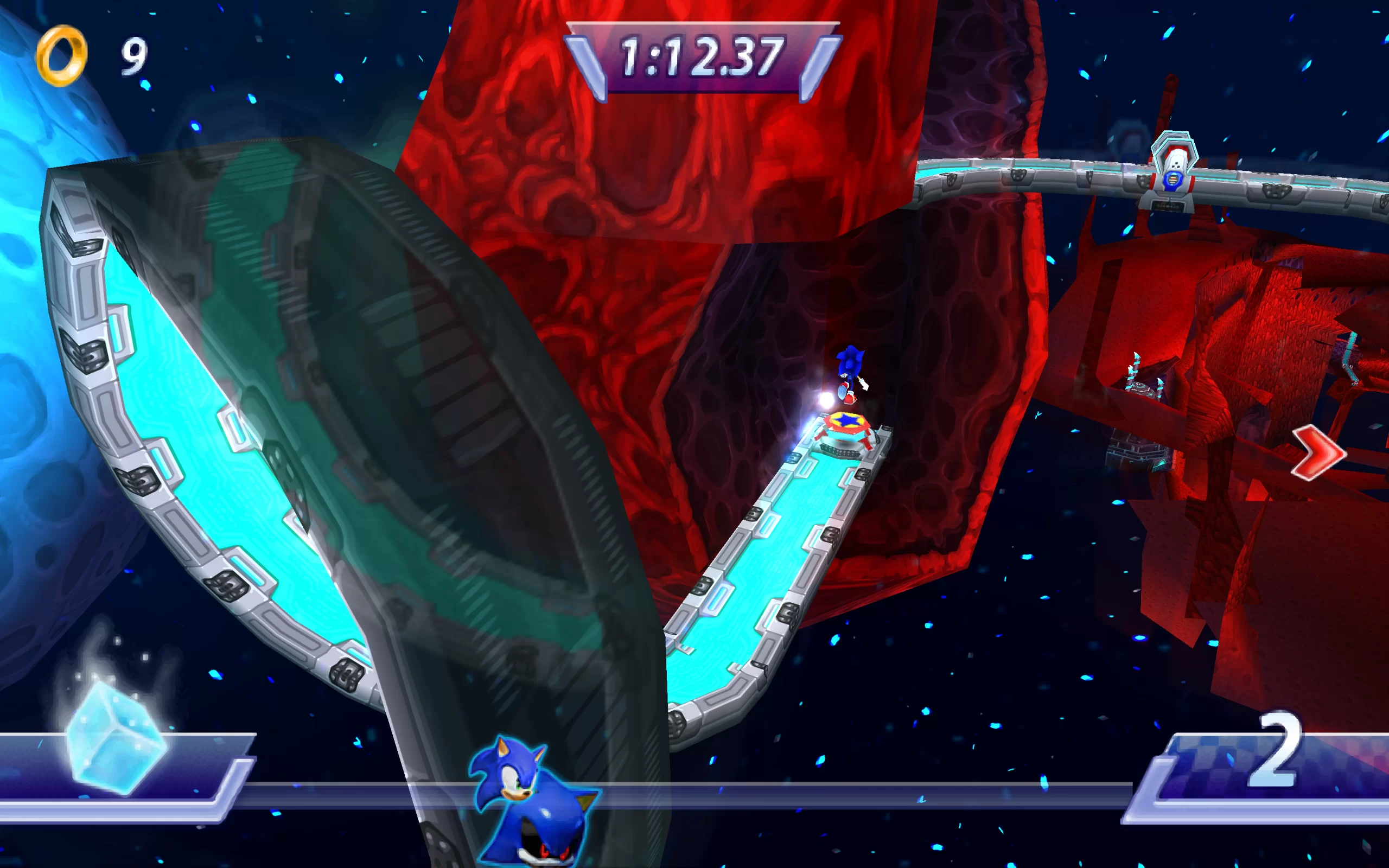This screenshot has height=868, width=1389.
Task: Click the red direction arrow indicator
Action: (1318, 452)
